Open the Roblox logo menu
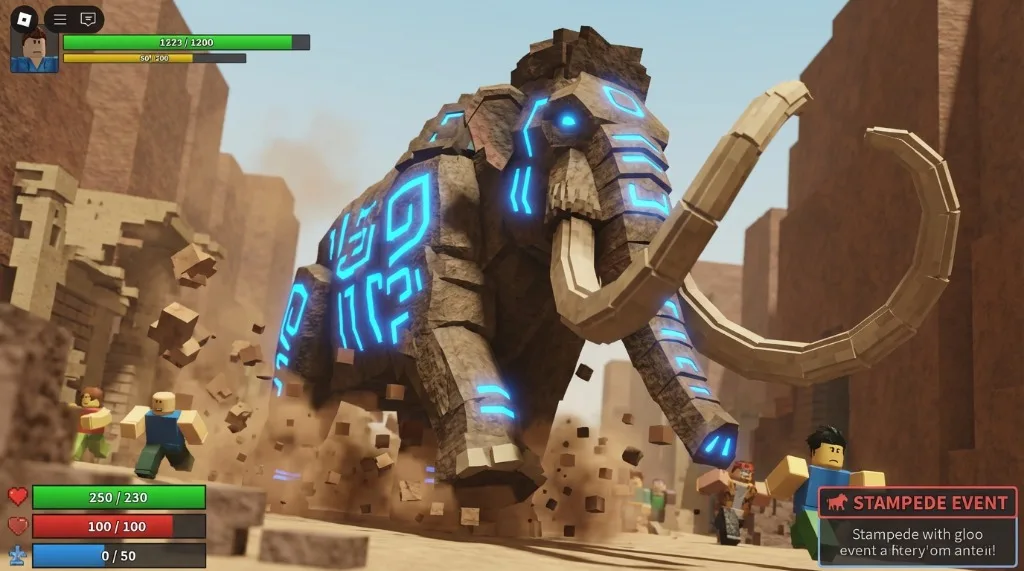This screenshot has width=1024, height=571. 25,18
